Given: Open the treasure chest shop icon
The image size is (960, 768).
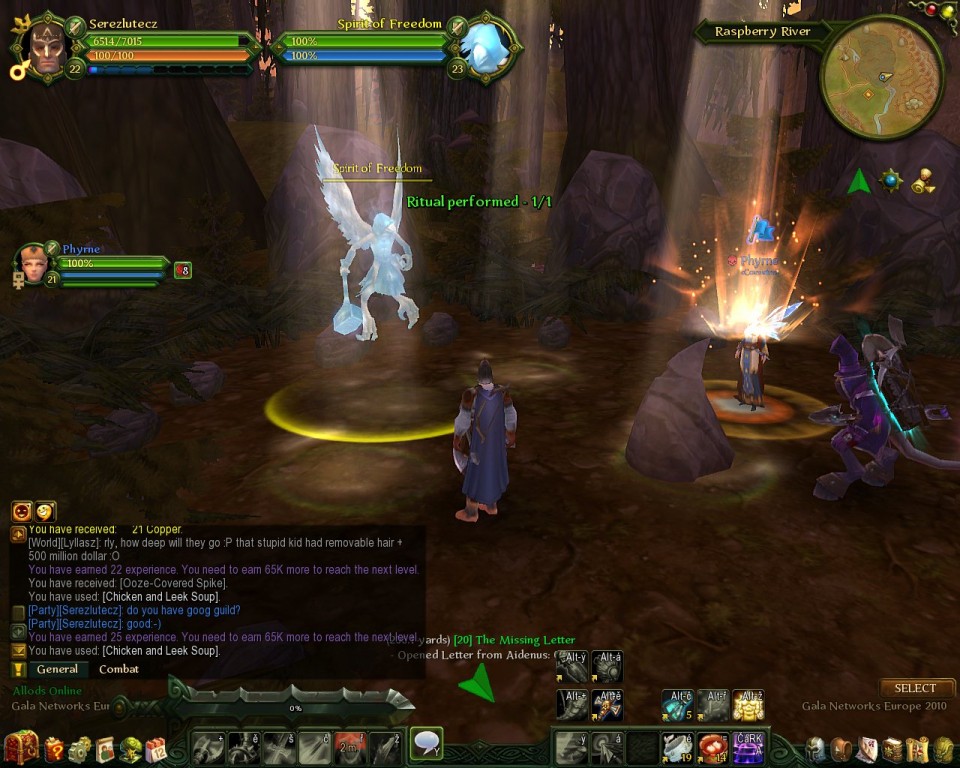Looking at the screenshot, I should click(x=20, y=748).
